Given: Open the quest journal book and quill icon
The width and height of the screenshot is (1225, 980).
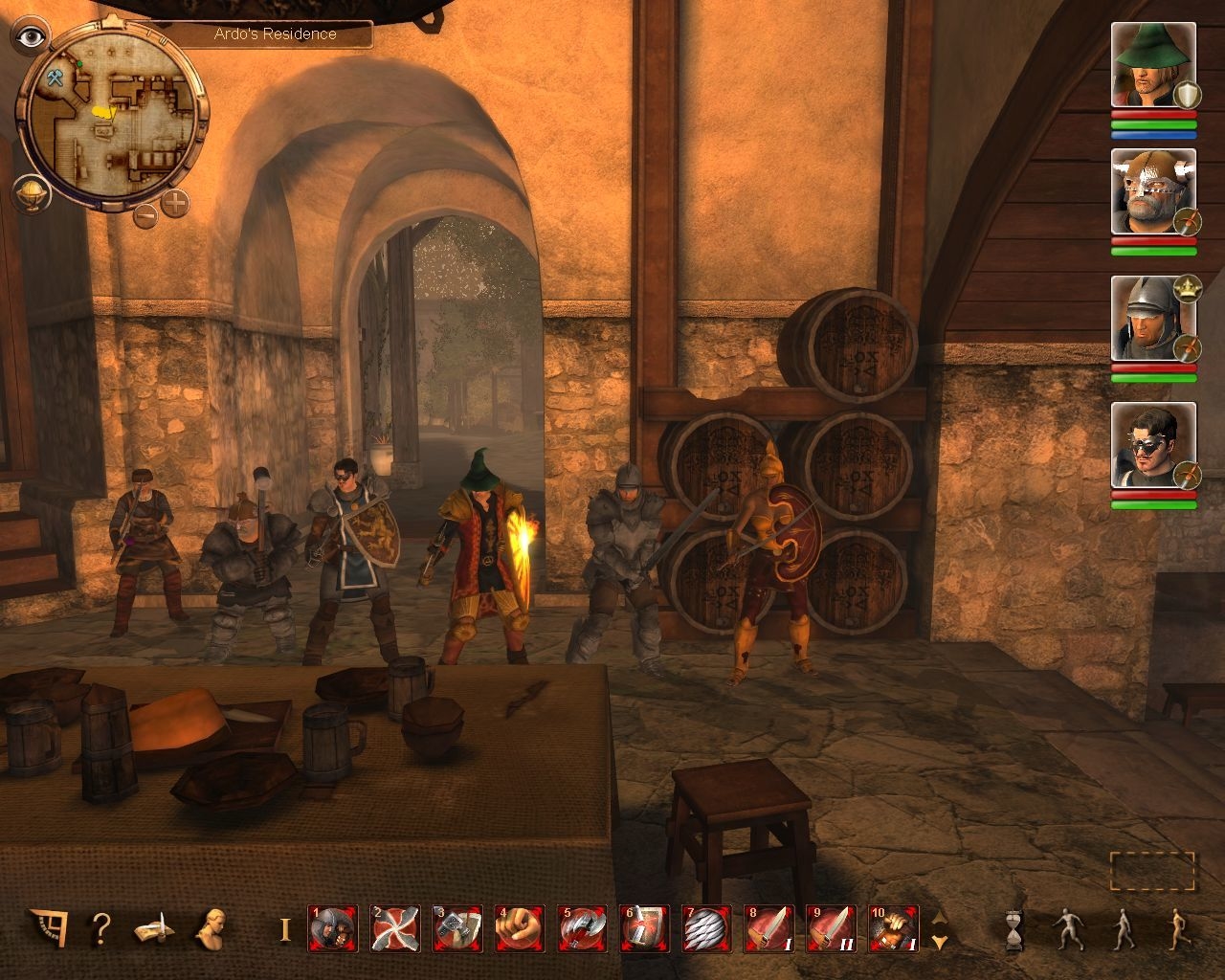Looking at the screenshot, I should pos(154,928).
